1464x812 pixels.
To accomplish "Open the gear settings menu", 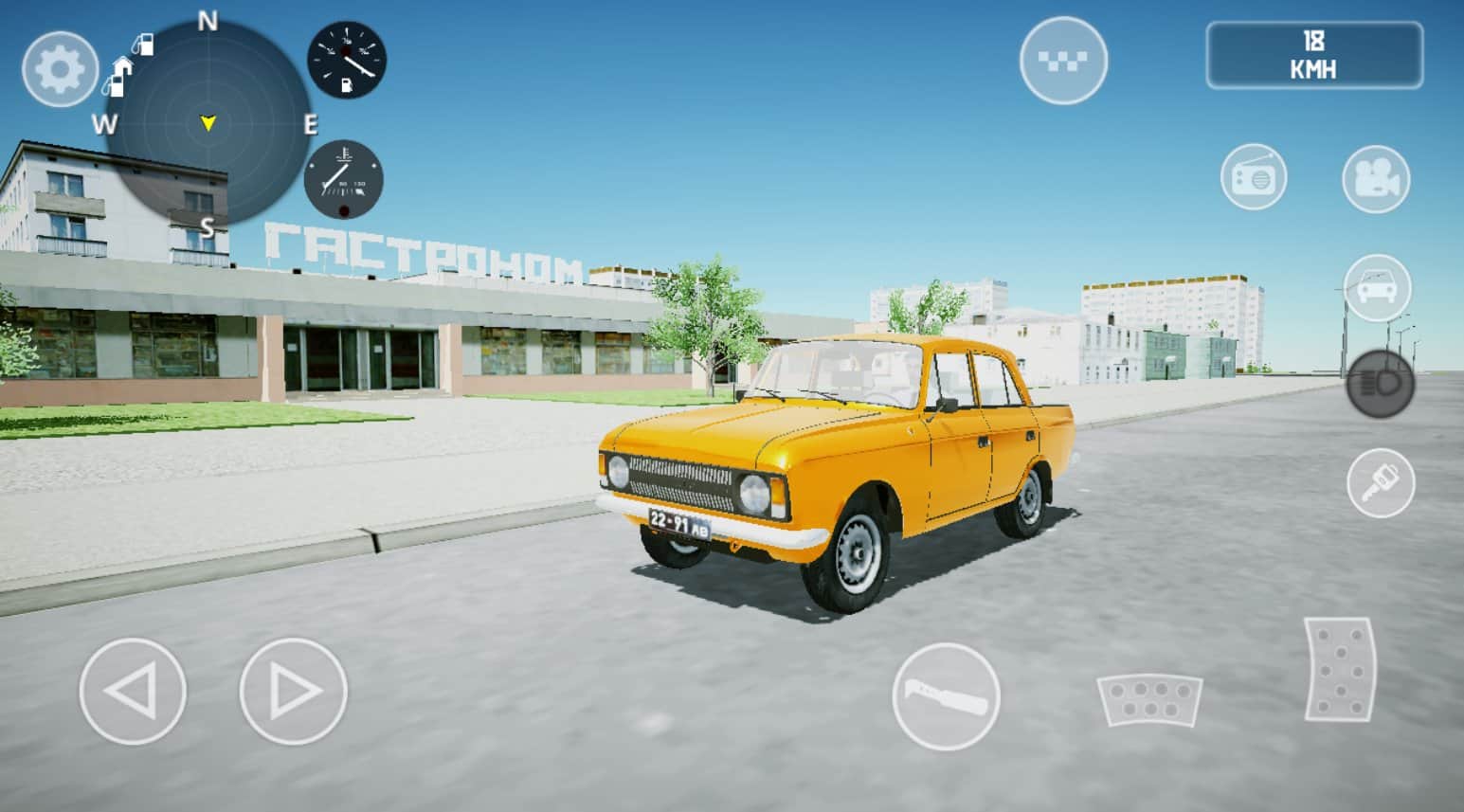I will (60, 69).
